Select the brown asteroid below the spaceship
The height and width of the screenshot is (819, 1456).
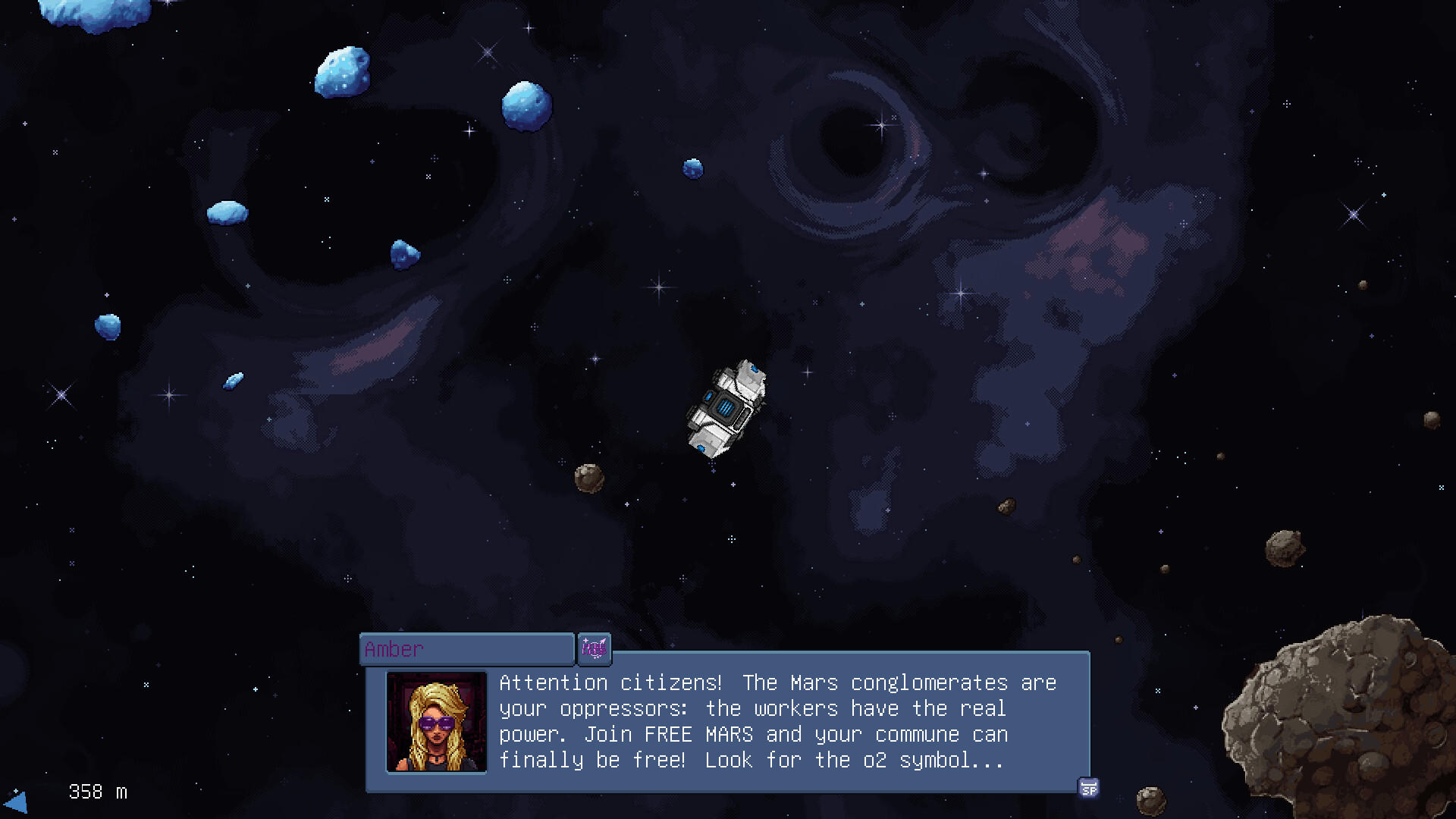pos(590,478)
